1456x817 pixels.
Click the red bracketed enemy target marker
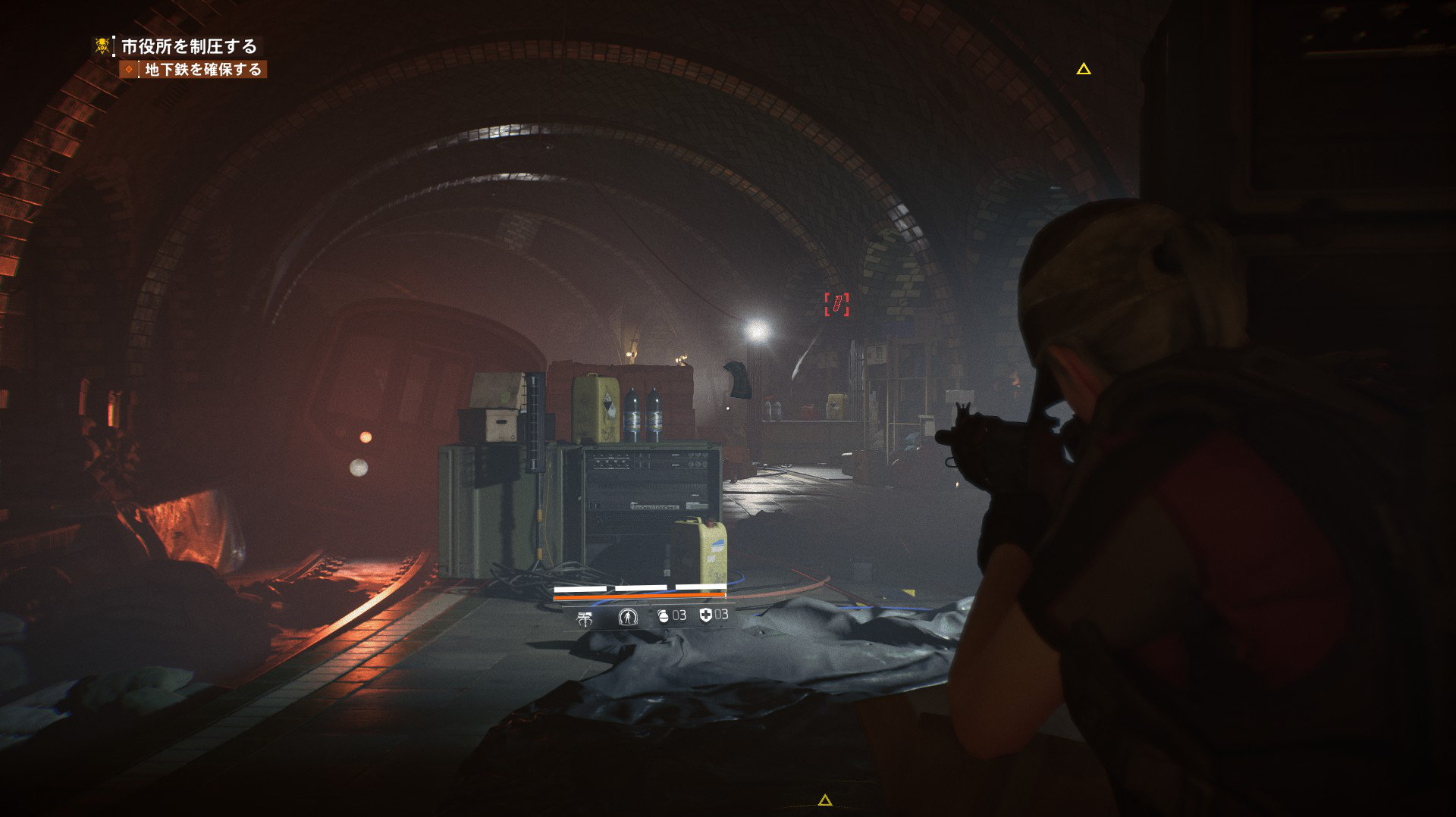click(836, 305)
